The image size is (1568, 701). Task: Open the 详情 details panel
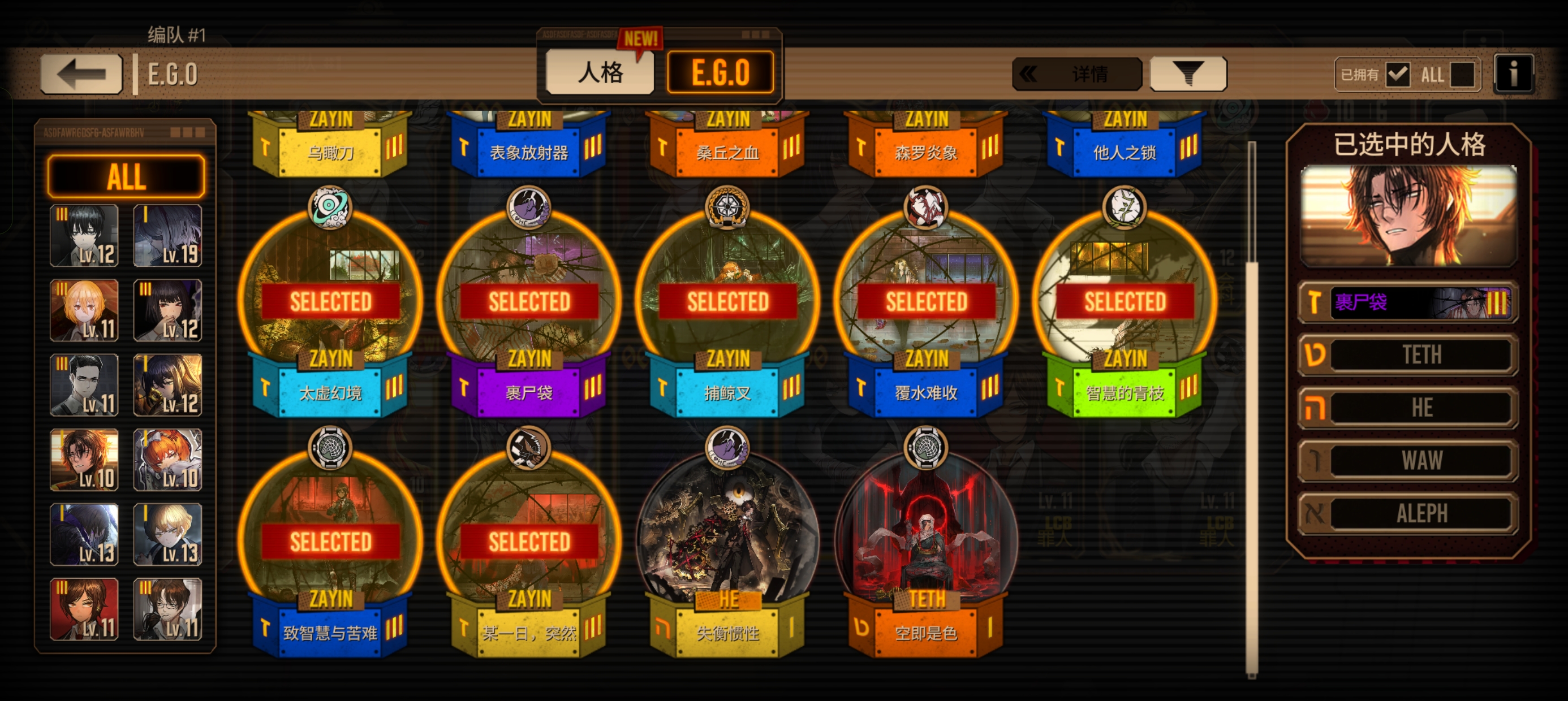click(1076, 74)
